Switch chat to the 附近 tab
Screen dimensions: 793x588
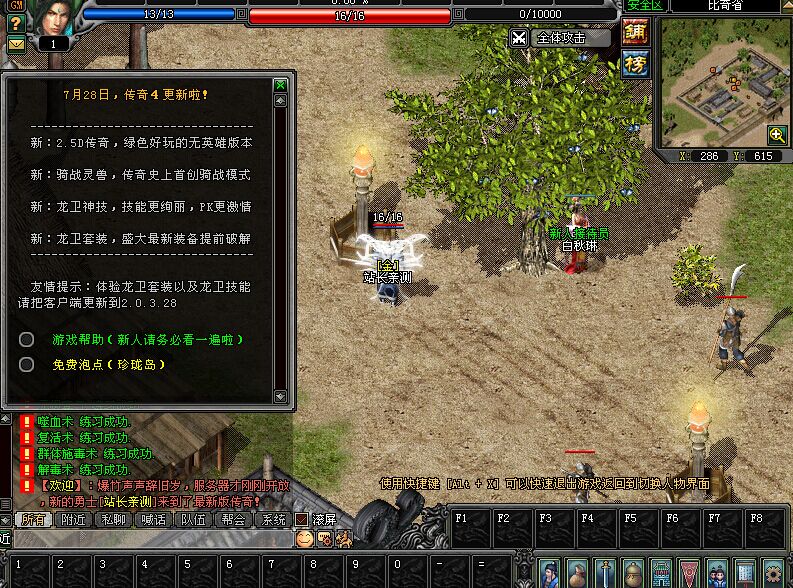pos(73,519)
